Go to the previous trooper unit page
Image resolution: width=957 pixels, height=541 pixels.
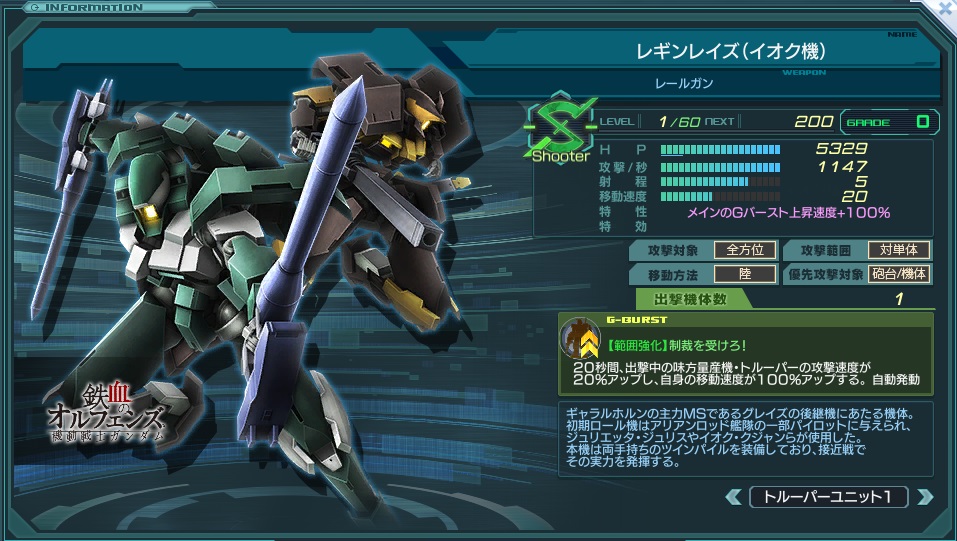(734, 497)
